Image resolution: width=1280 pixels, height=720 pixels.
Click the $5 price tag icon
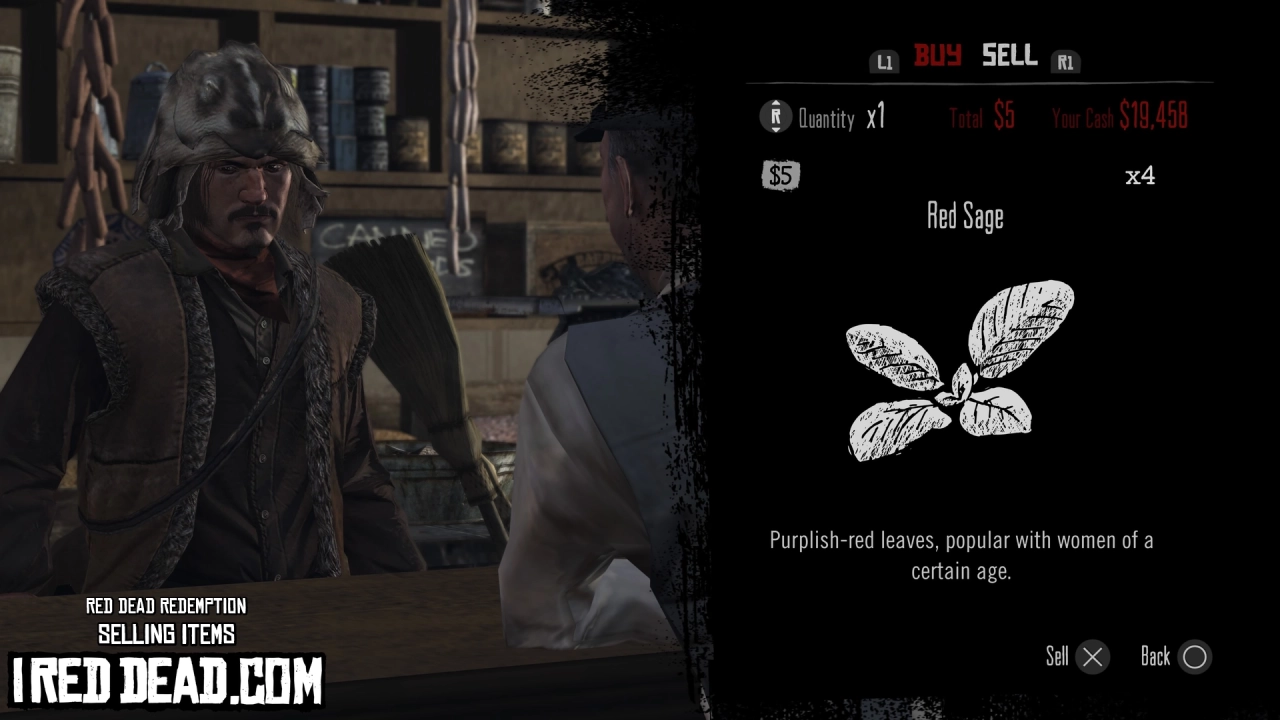click(x=780, y=176)
